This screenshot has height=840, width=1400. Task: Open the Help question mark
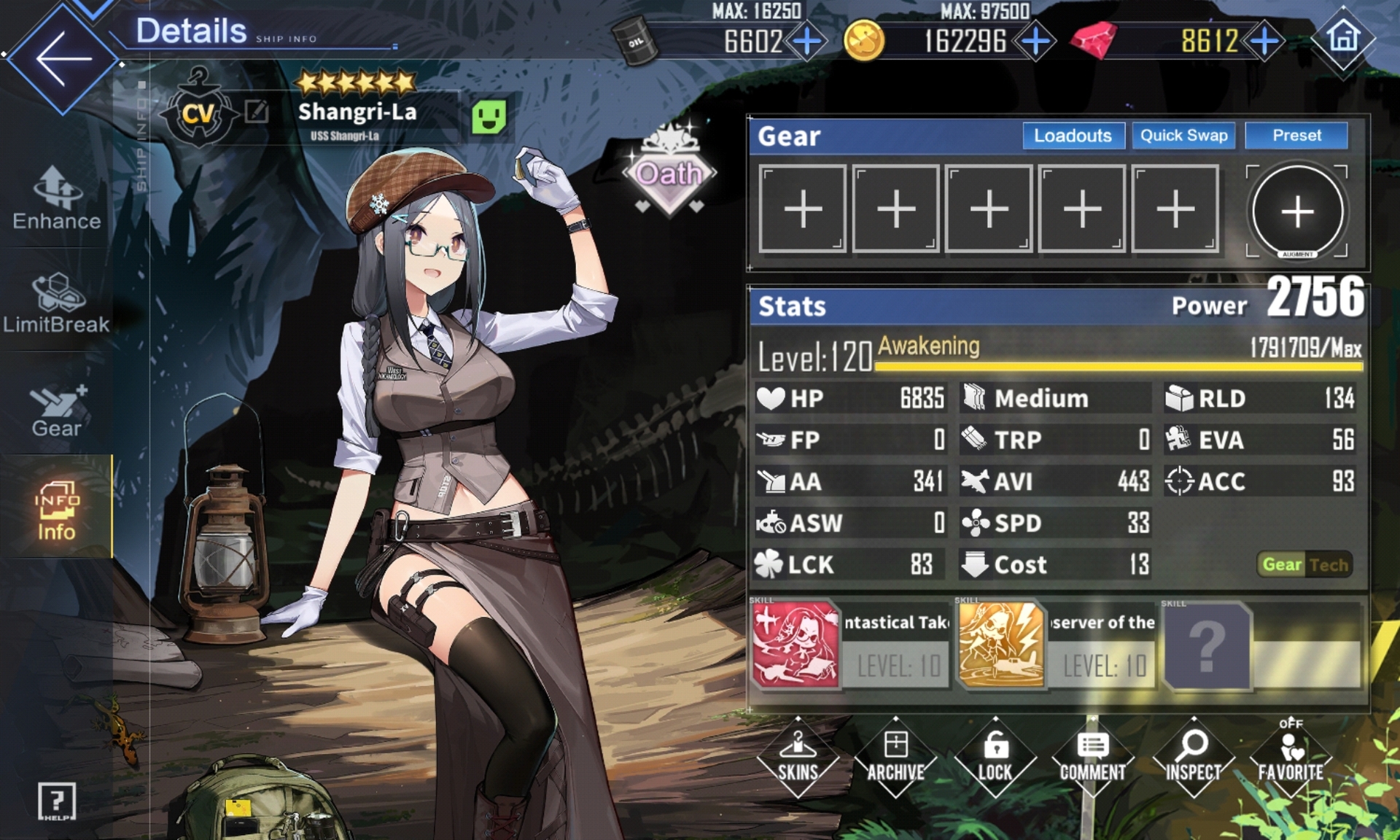click(x=56, y=801)
